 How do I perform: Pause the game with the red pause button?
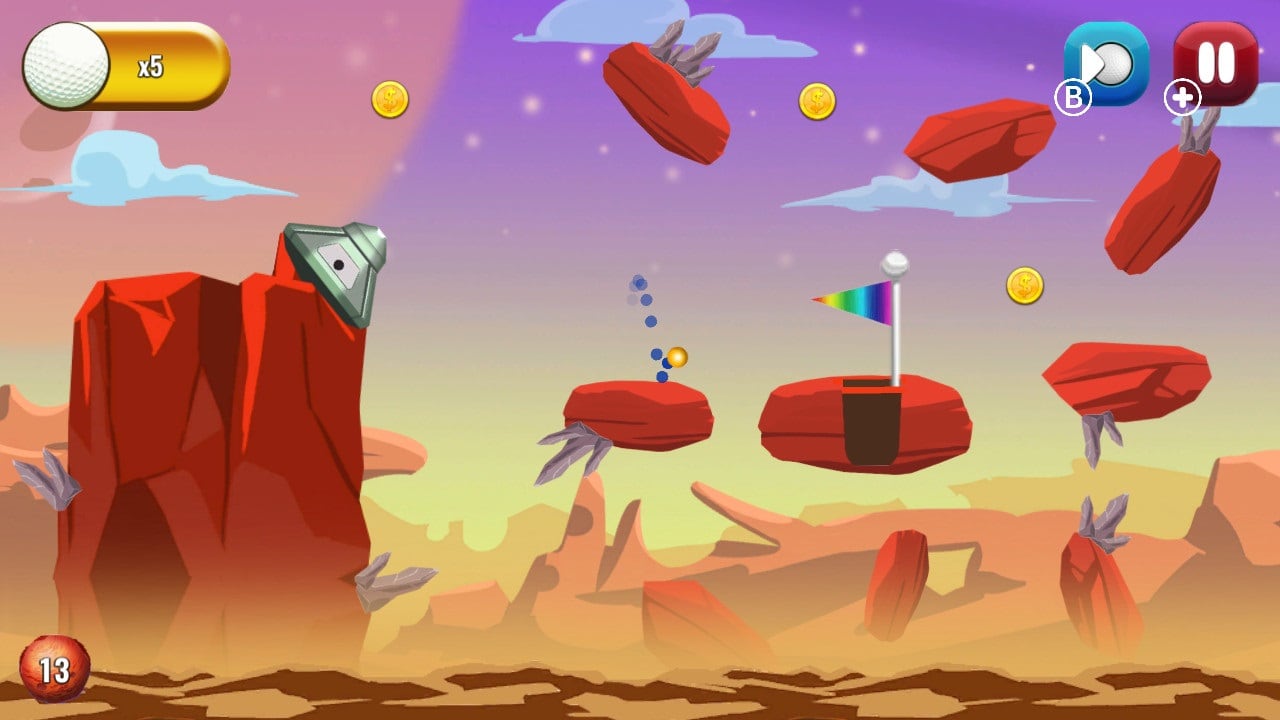click(x=1215, y=62)
